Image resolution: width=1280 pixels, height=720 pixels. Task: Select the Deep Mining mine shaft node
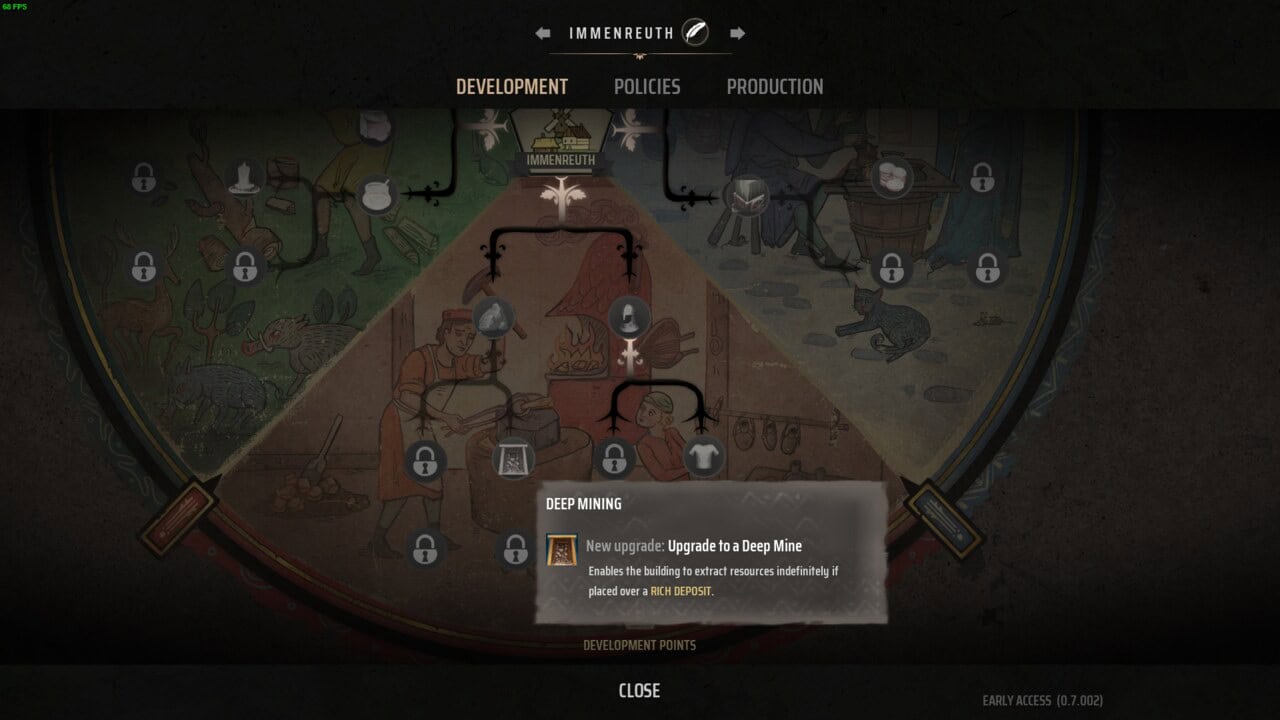coord(515,458)
